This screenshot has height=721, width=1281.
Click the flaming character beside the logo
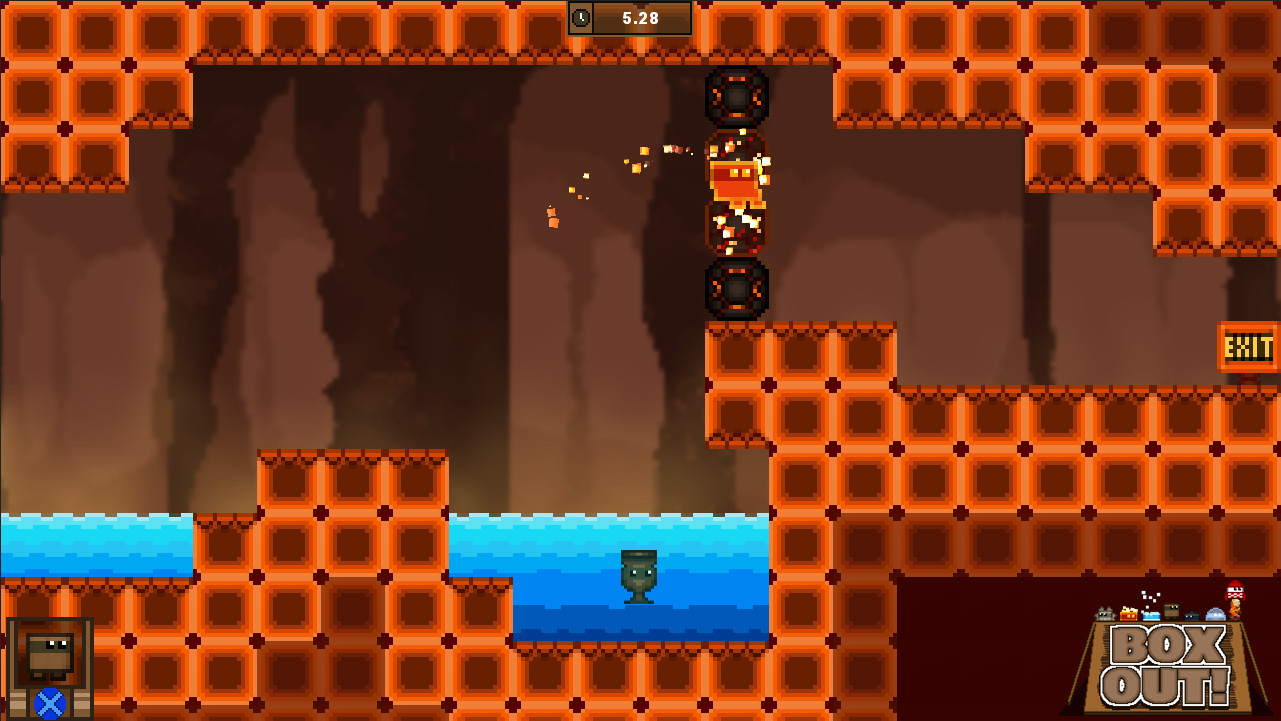pyautogui.click(x=1234, y=609)
